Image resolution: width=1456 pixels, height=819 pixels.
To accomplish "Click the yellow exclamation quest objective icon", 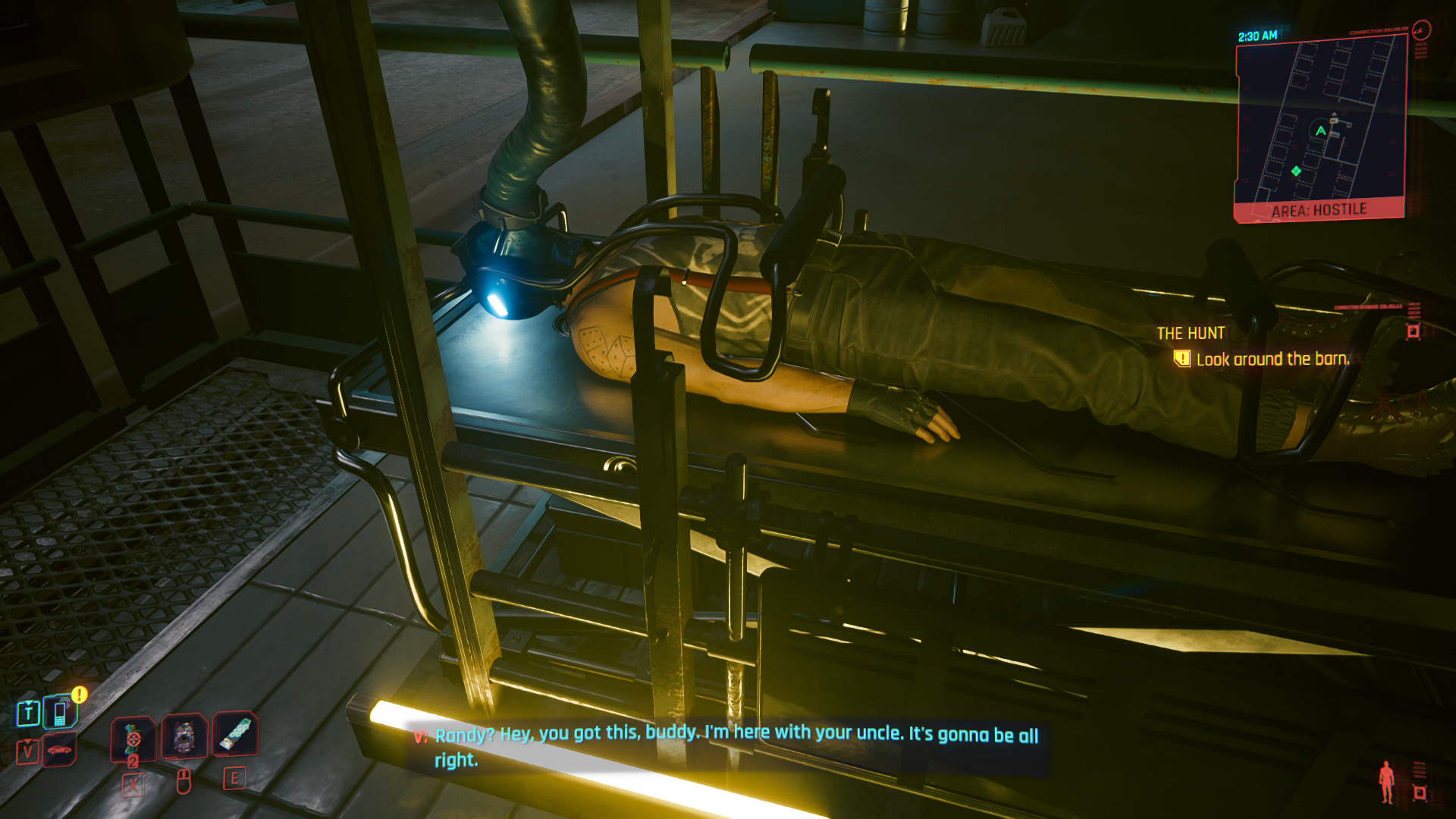I will (1183, 359).
